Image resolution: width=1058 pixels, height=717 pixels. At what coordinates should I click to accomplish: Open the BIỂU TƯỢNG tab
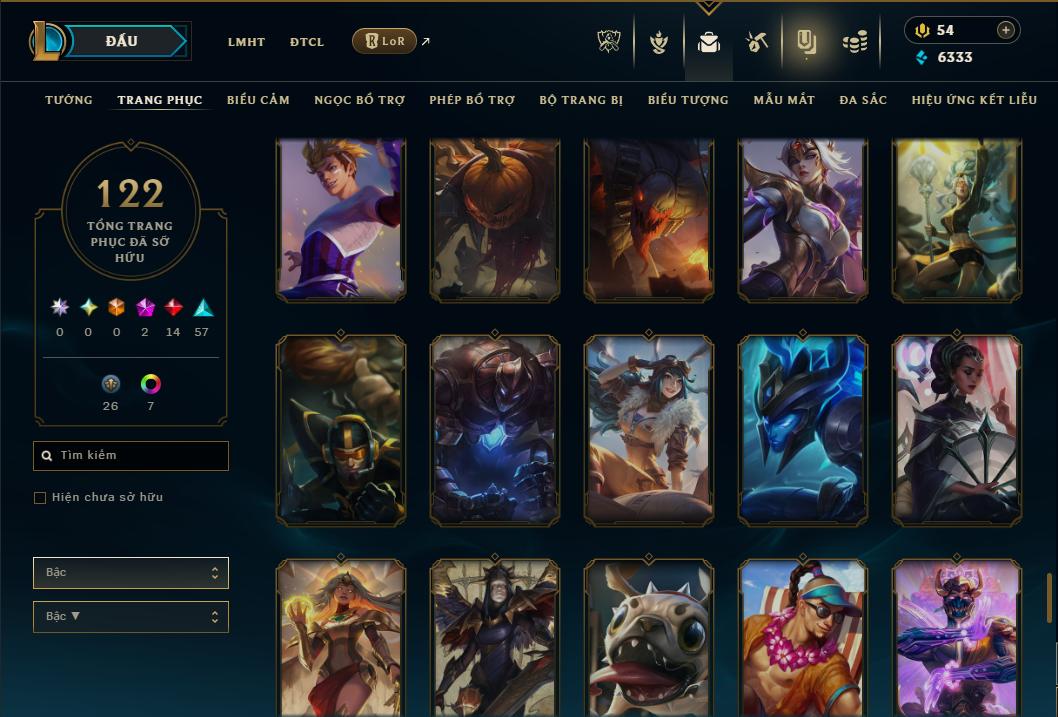[x=688, y=100]
